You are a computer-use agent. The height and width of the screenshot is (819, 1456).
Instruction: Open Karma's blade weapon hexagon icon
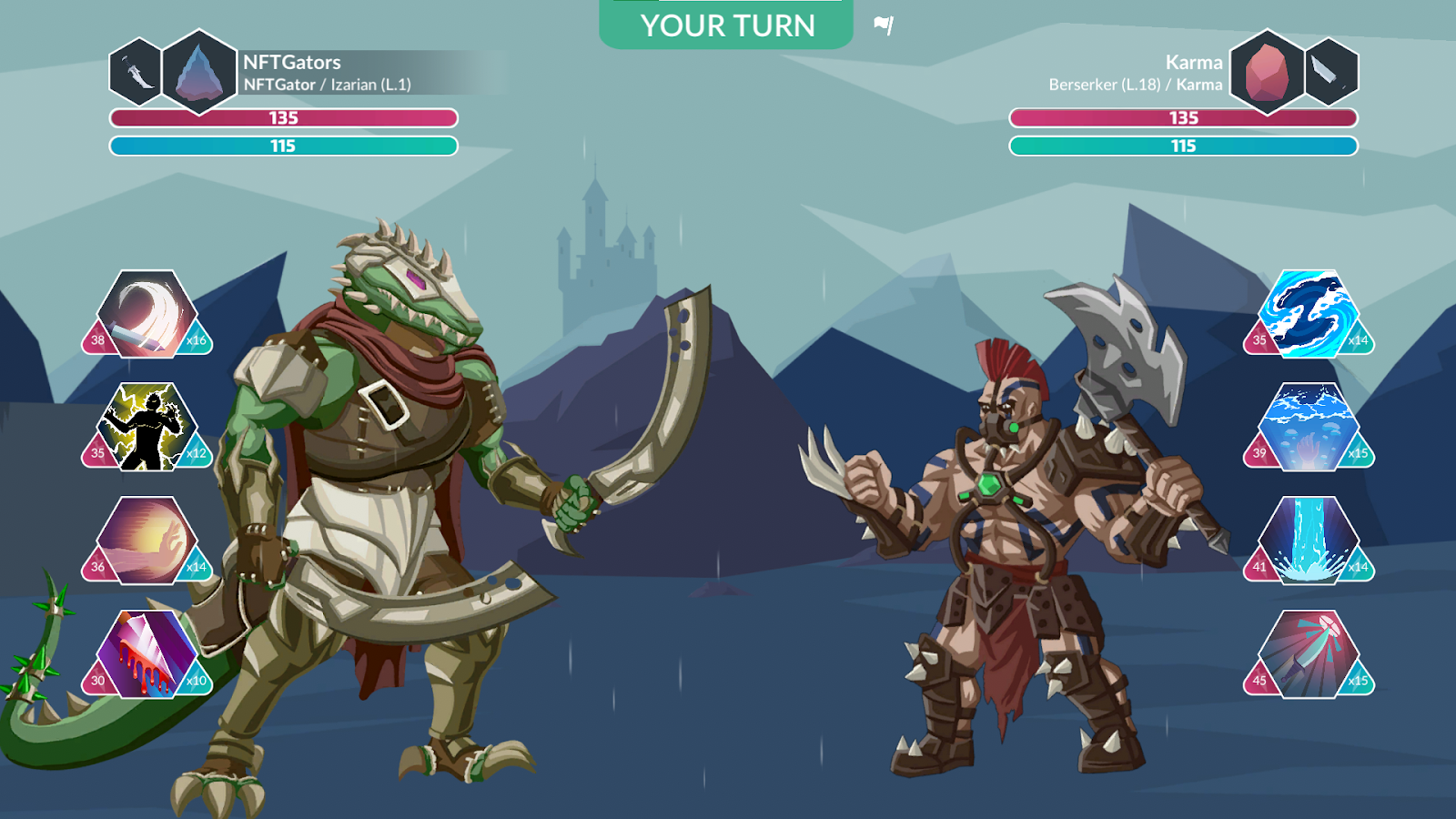tap(1330, 72)
